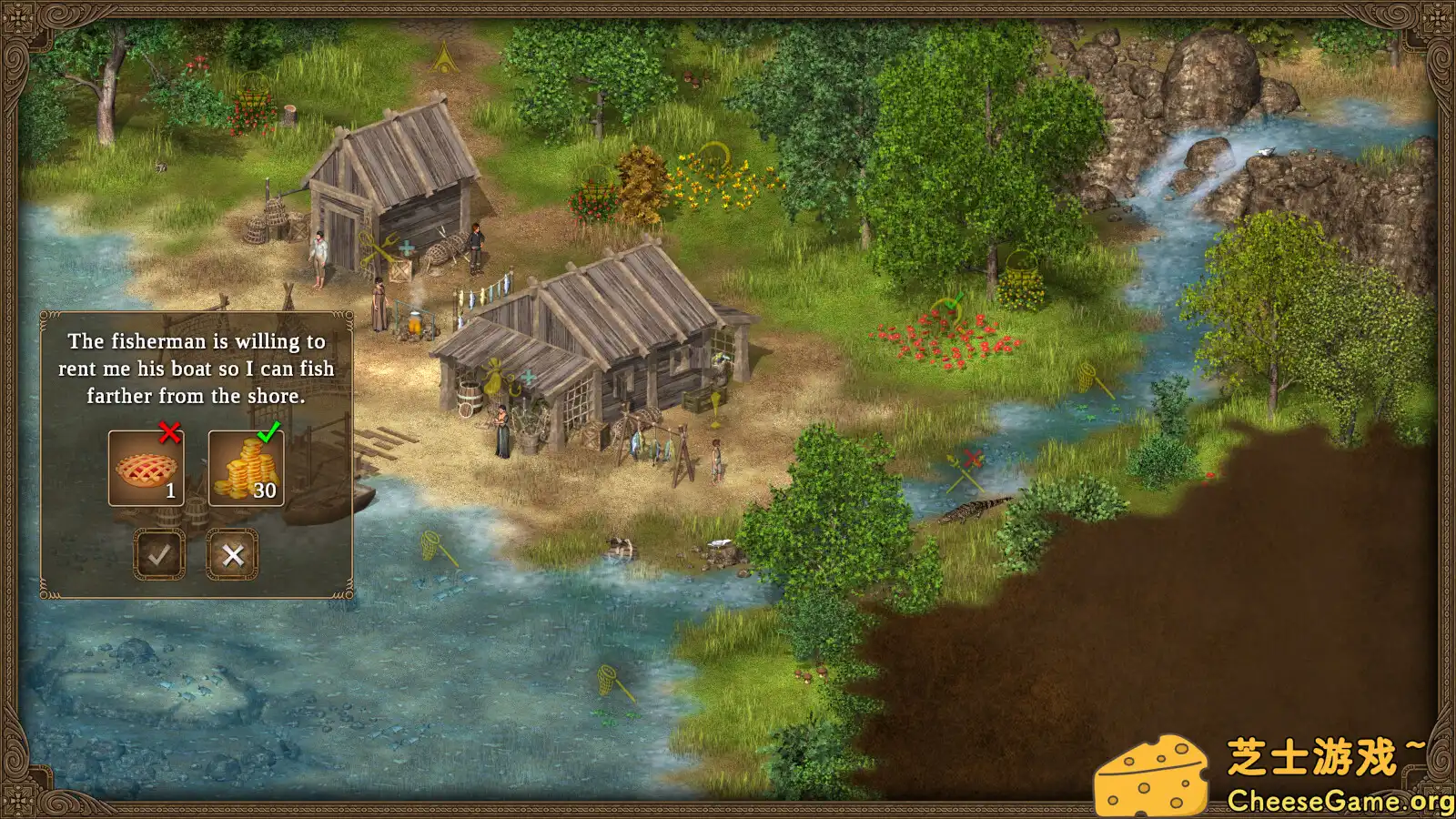Click the yellow fishing lure icon near the wooden crate

click(x=716, y=405)
